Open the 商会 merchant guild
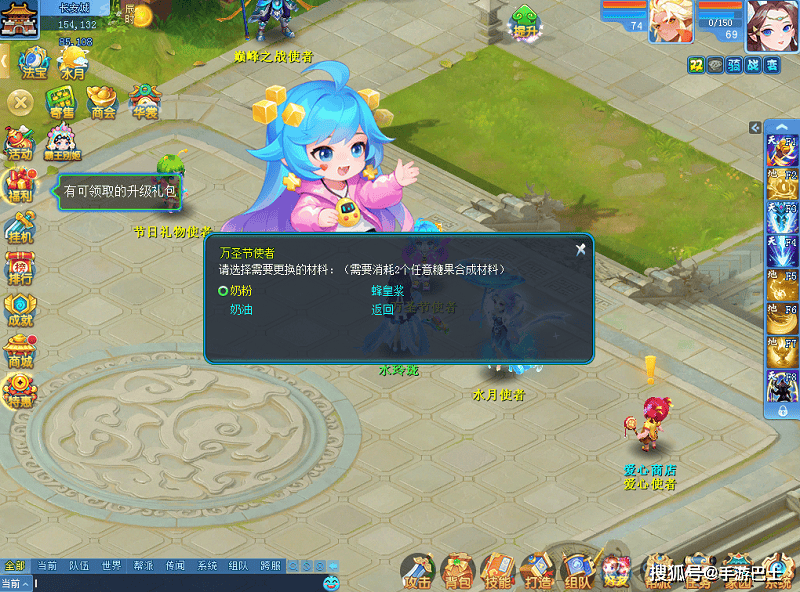The image size is (800, 592). click(103, 102)
